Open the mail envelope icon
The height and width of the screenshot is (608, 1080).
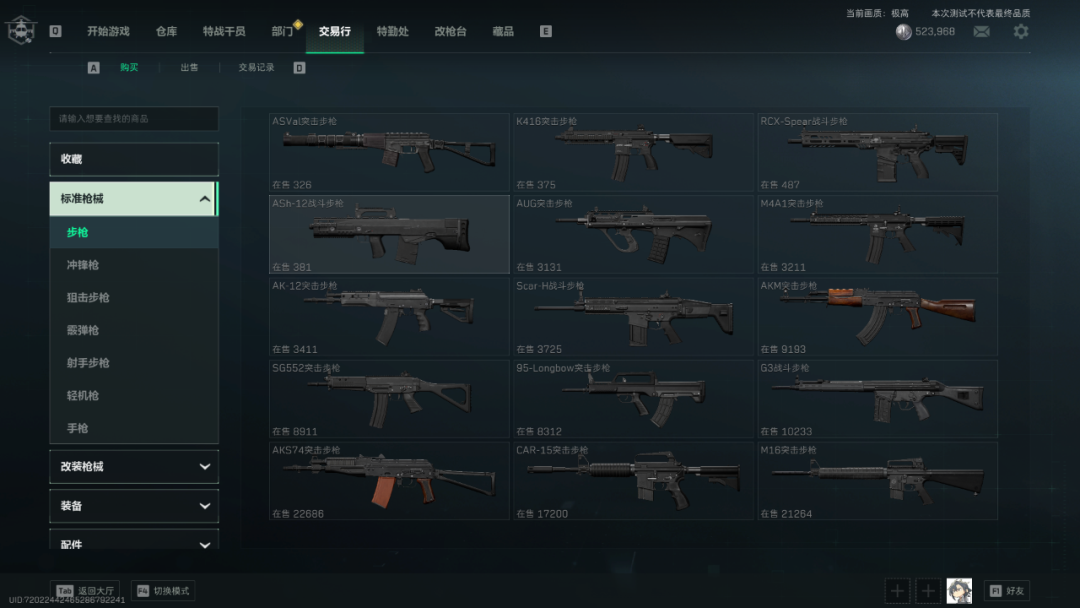[x=982, y=32]
